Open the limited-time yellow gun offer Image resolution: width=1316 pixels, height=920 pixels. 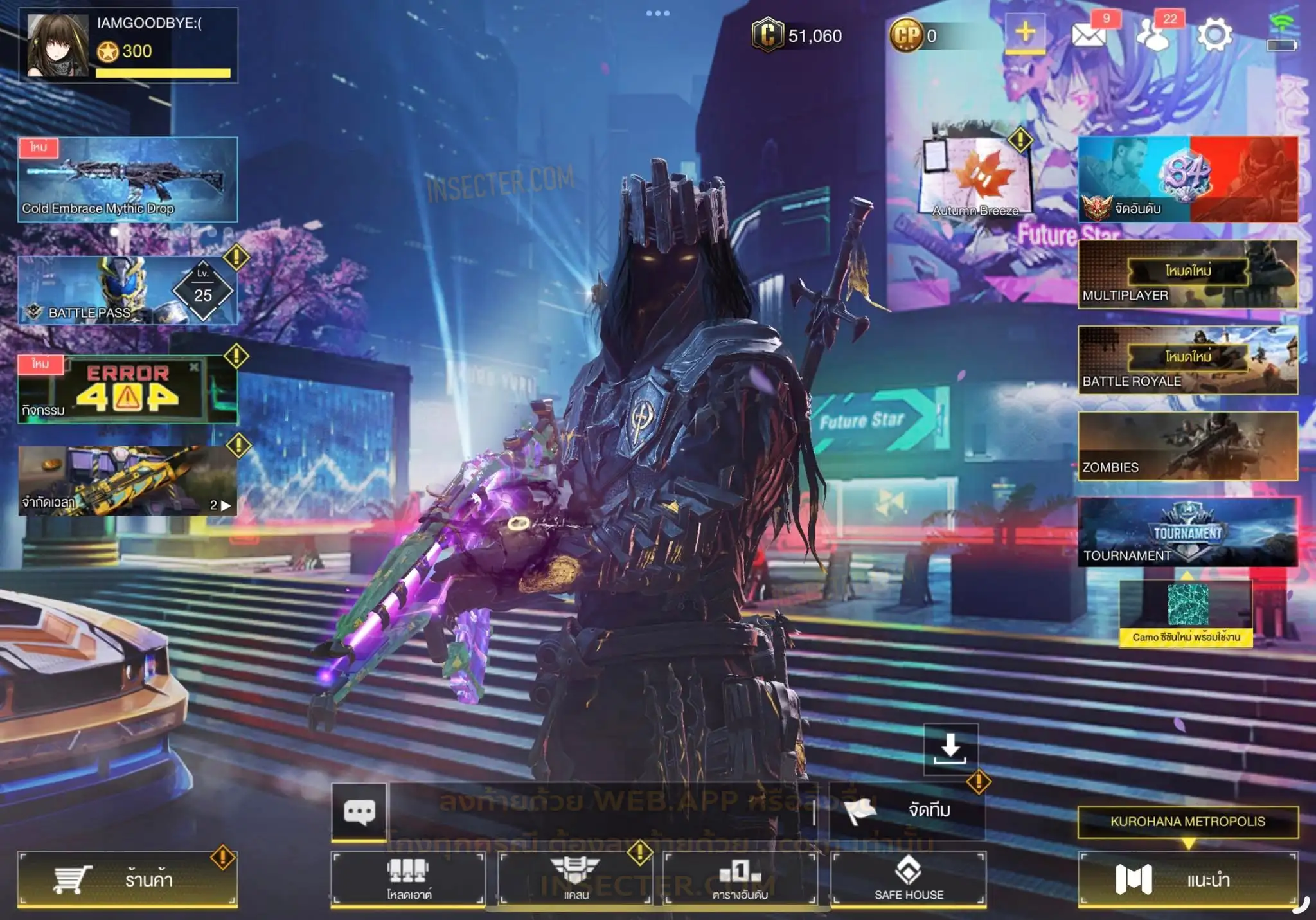coord(127,481)
